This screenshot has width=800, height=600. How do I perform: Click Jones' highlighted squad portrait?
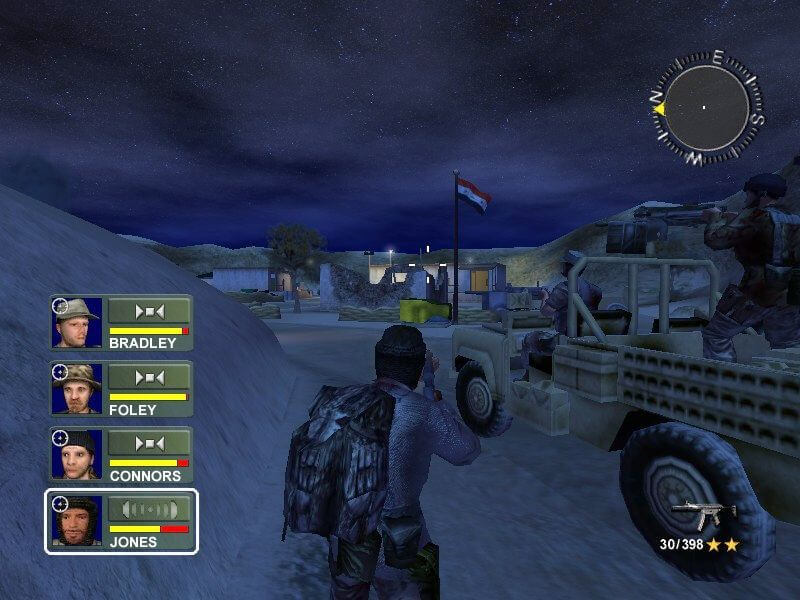78,520
